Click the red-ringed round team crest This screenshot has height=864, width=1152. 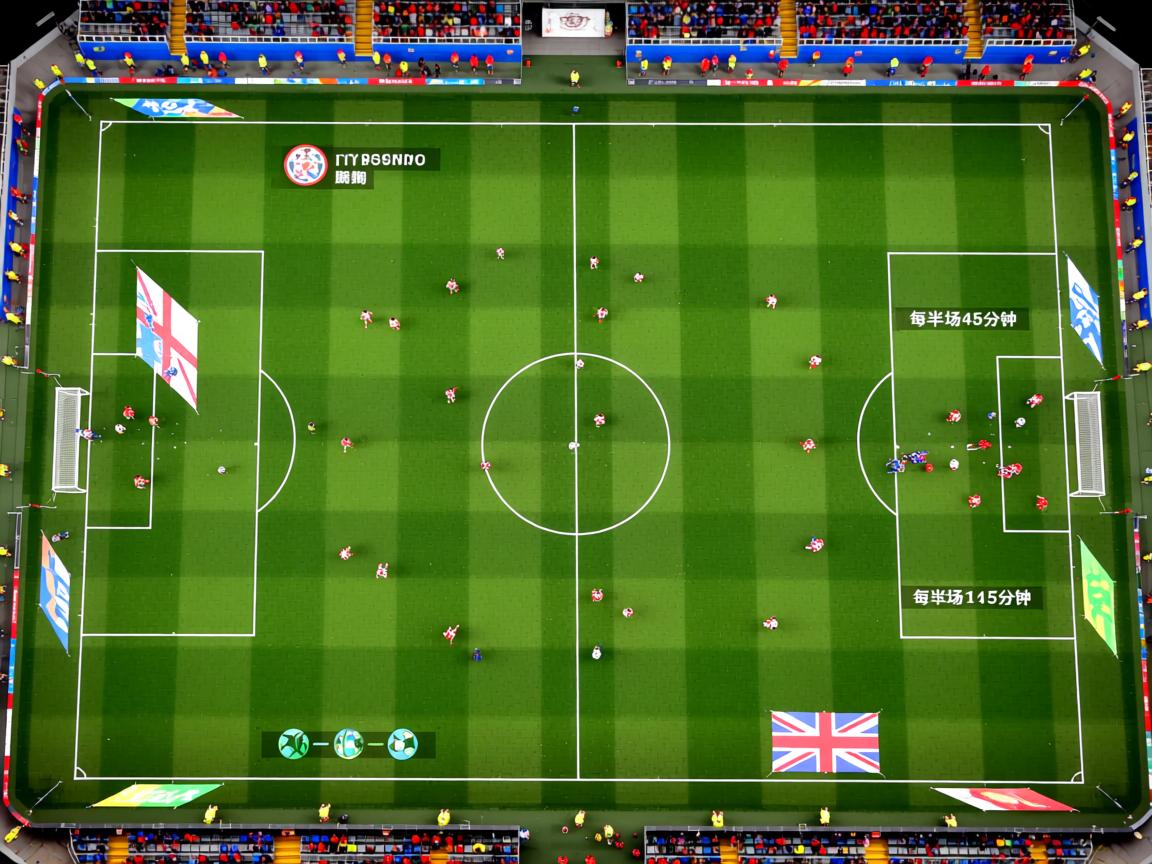305,165
